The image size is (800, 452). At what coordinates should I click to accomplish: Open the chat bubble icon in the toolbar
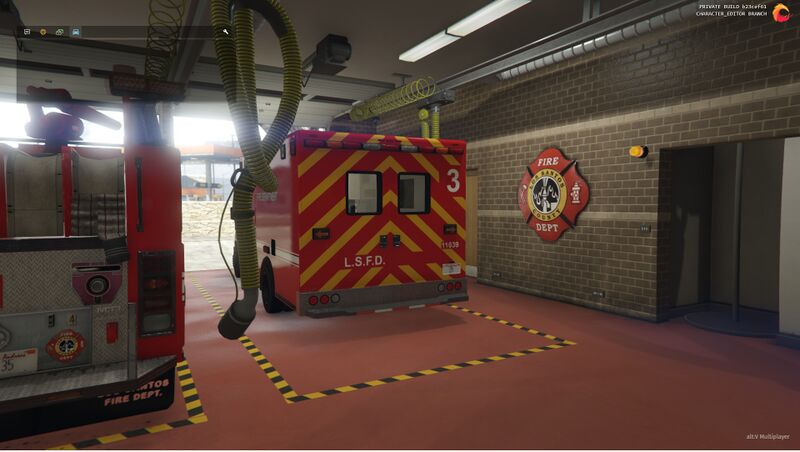[x=26, y=32]
